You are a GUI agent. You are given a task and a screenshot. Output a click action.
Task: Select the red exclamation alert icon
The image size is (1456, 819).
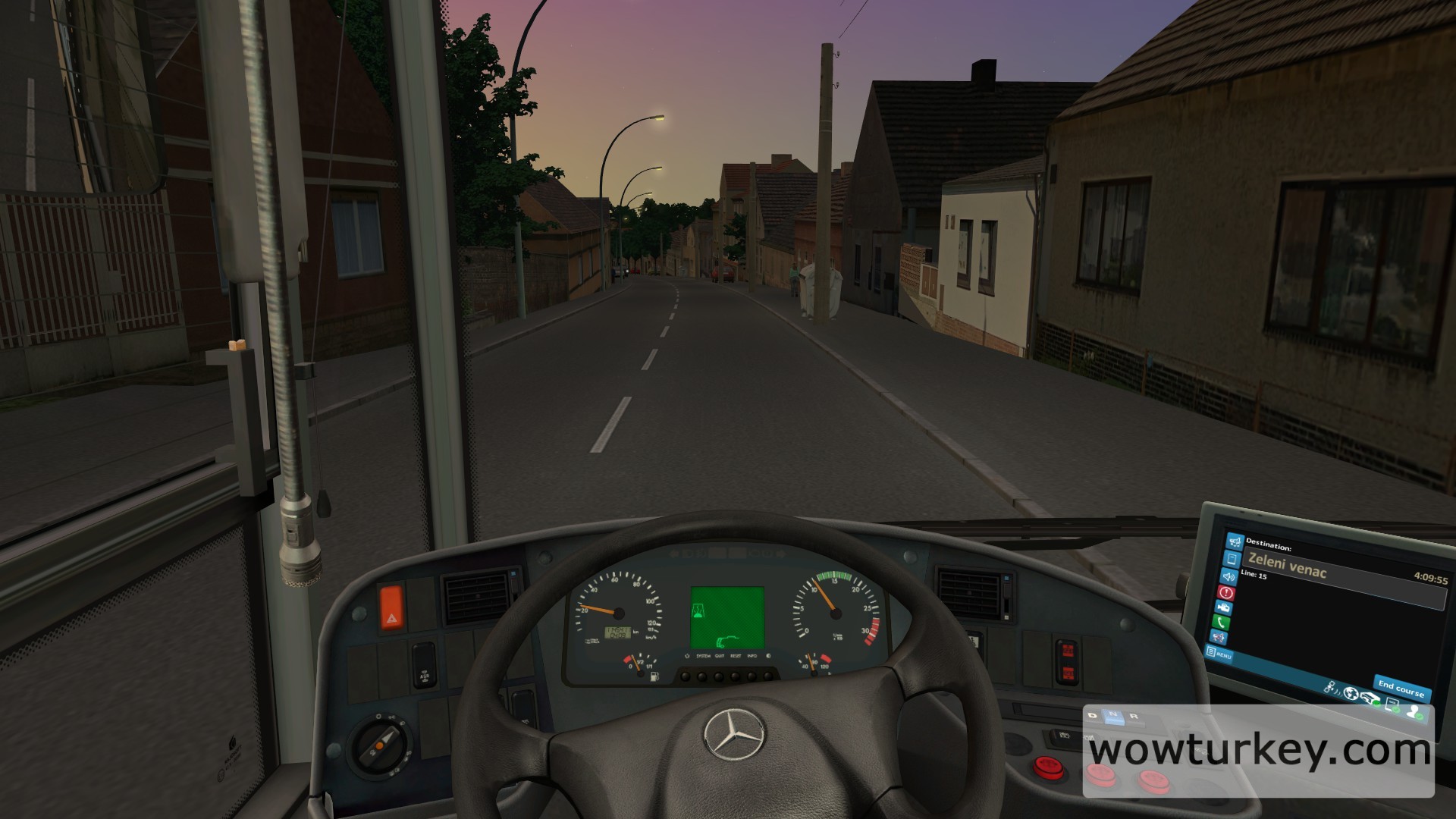[x=1225, y=591]
